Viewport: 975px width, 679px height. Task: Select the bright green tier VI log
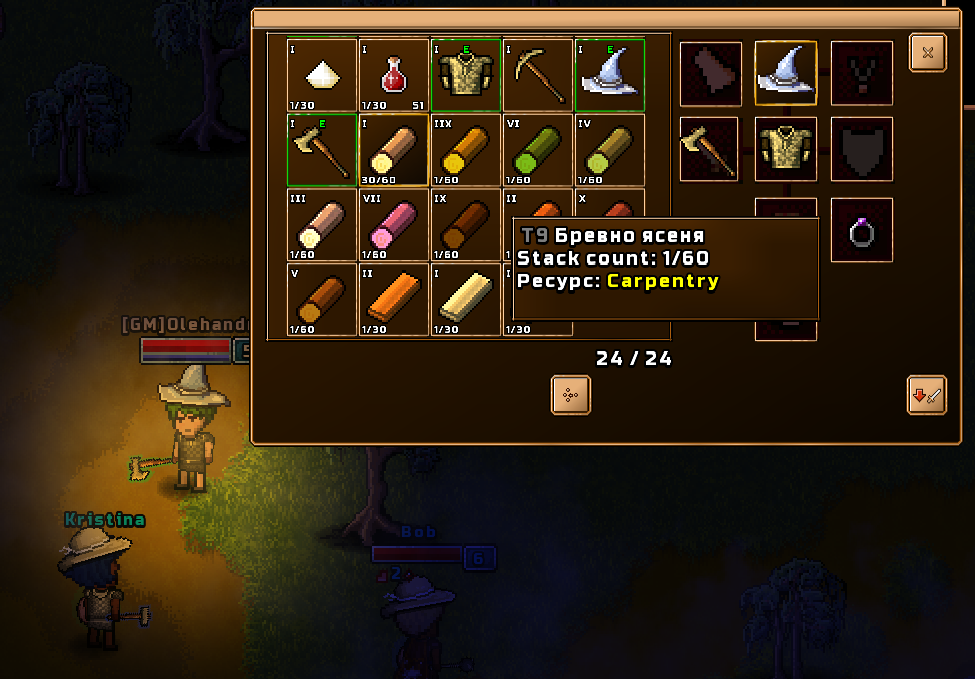(538, 150)
